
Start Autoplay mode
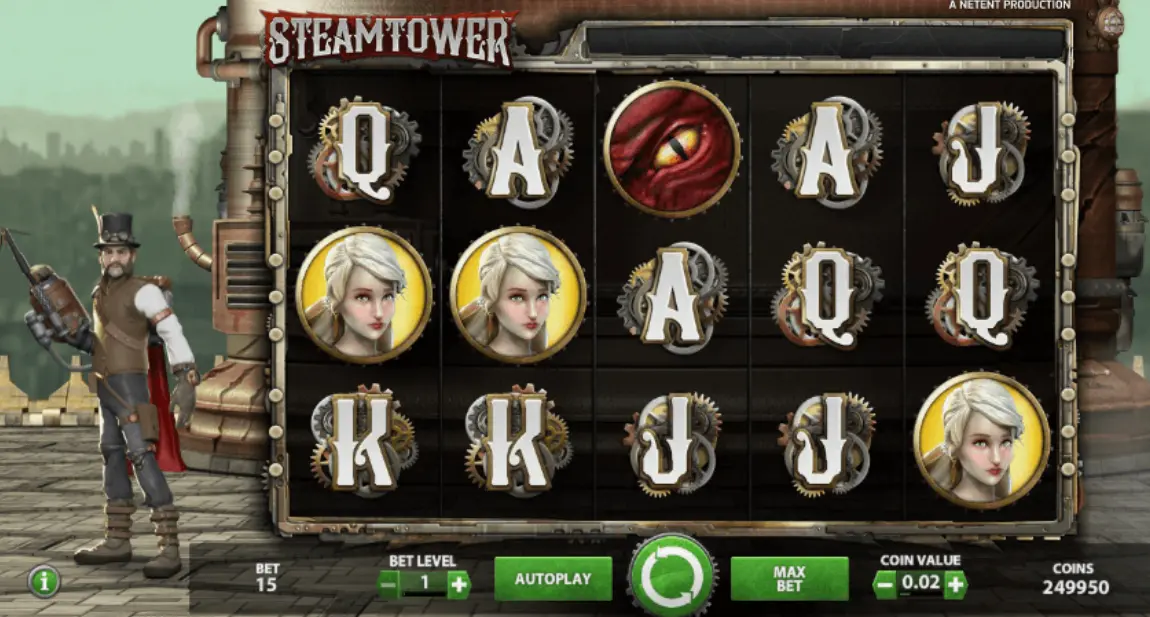(x=552, y=579)
